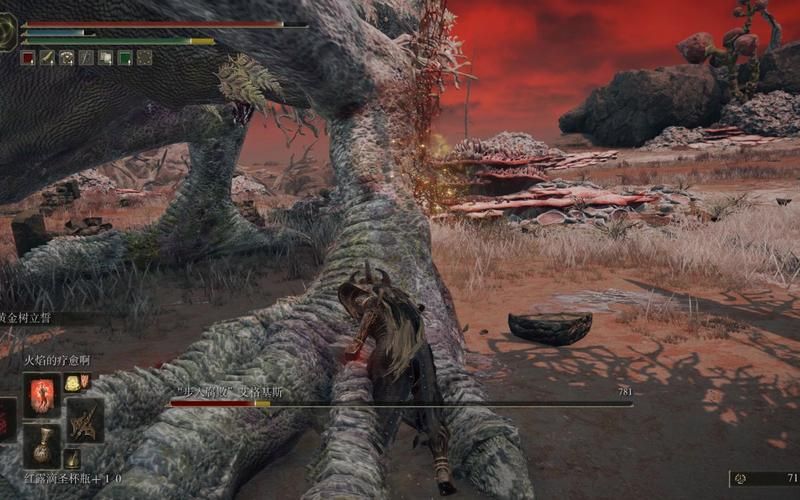The width and height of the screenshot is (800, 500).
Task: Click the small pouch item below the weapon
Action: tap(72, 459)
